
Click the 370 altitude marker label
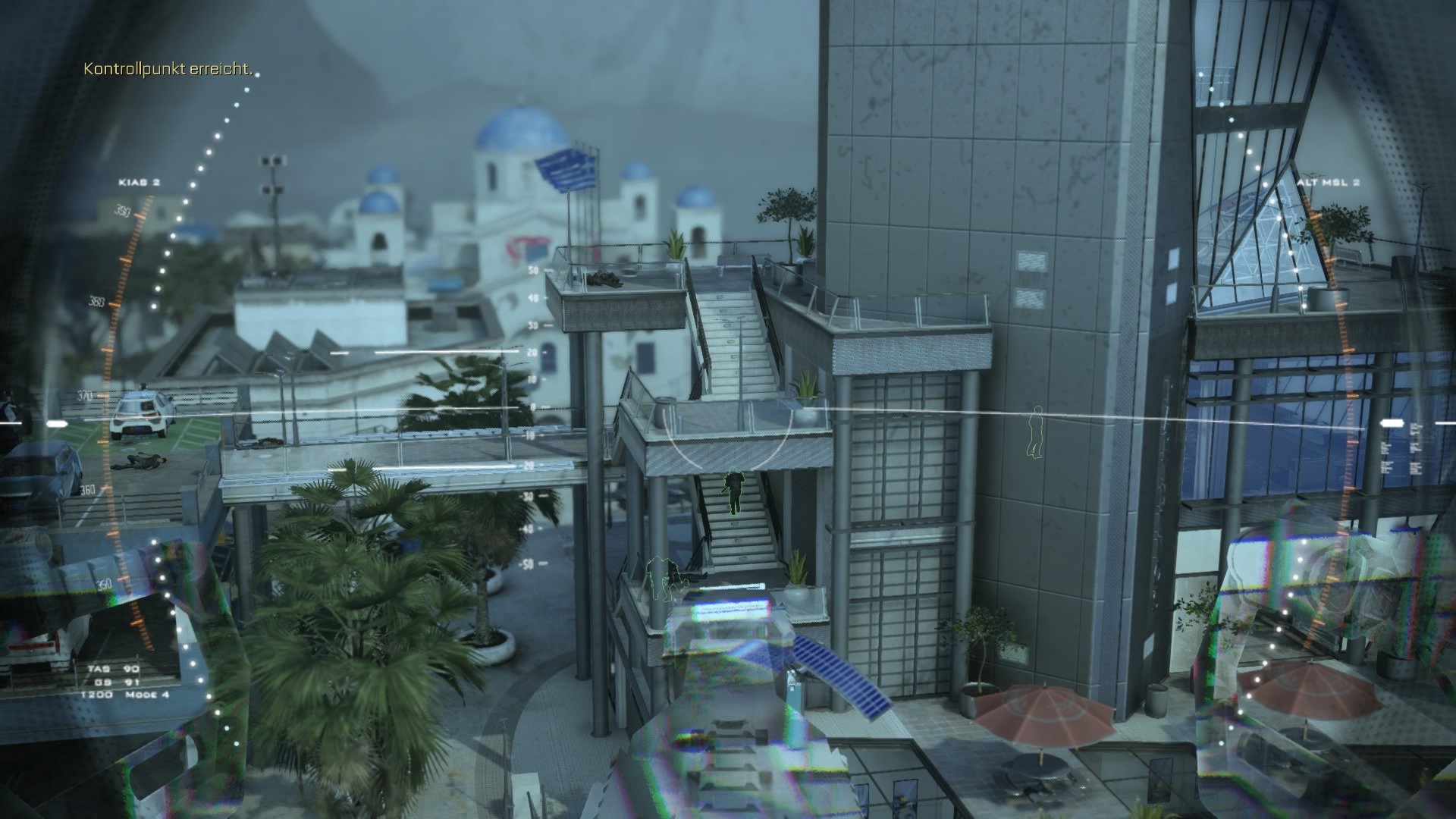pos(86,395)
